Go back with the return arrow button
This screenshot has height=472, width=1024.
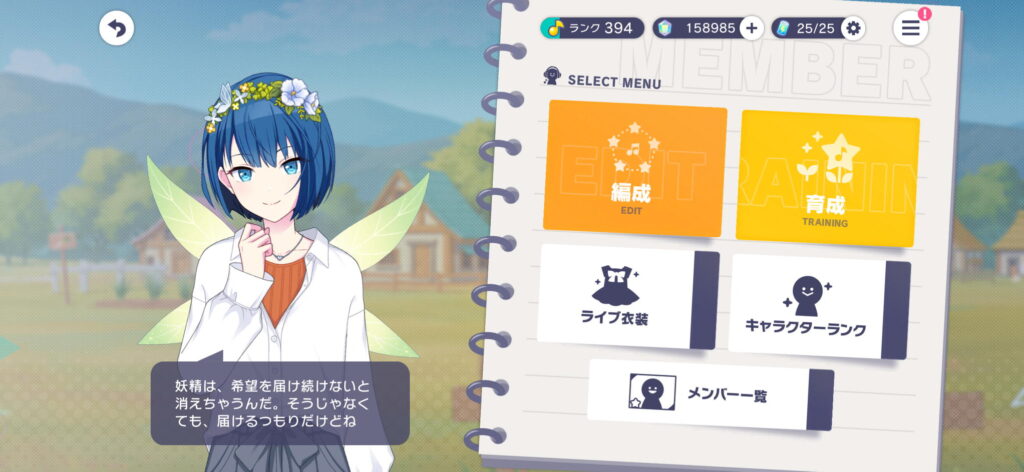click(x=117, y=29)
